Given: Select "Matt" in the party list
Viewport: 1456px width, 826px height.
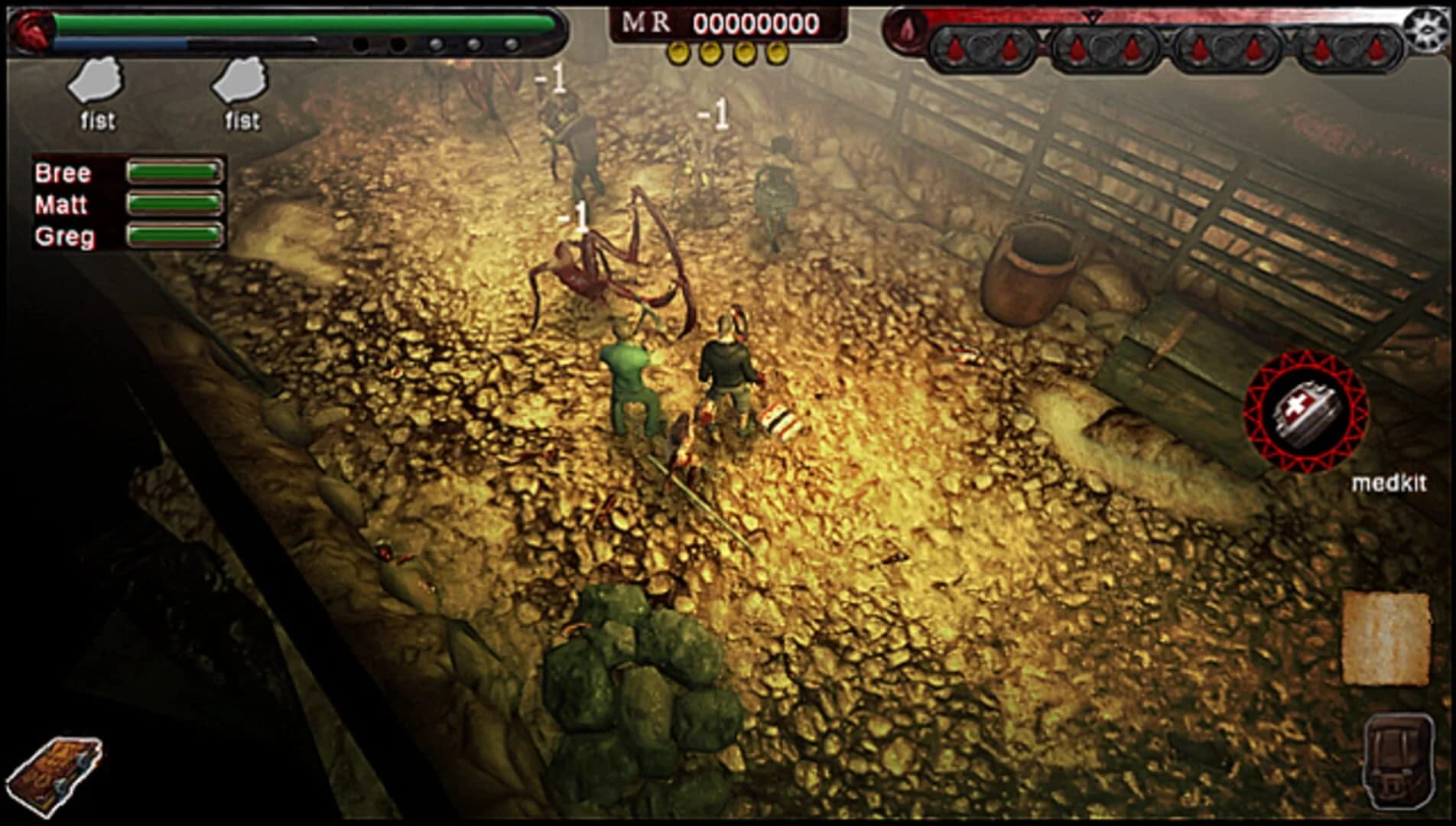Looking at the screenshot, I should (x=63, y=205).
